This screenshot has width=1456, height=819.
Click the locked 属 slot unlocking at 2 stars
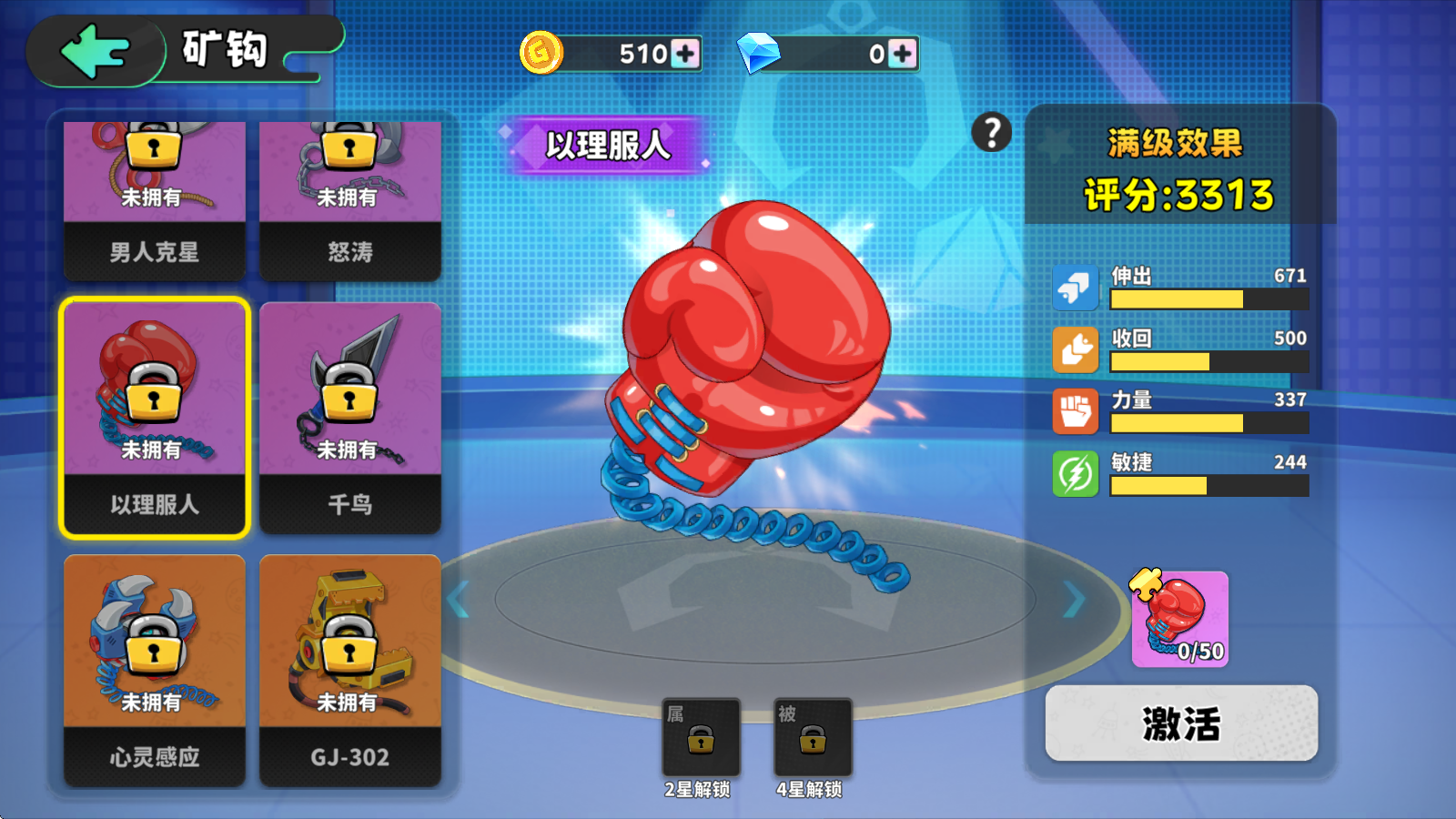point(703,737)
